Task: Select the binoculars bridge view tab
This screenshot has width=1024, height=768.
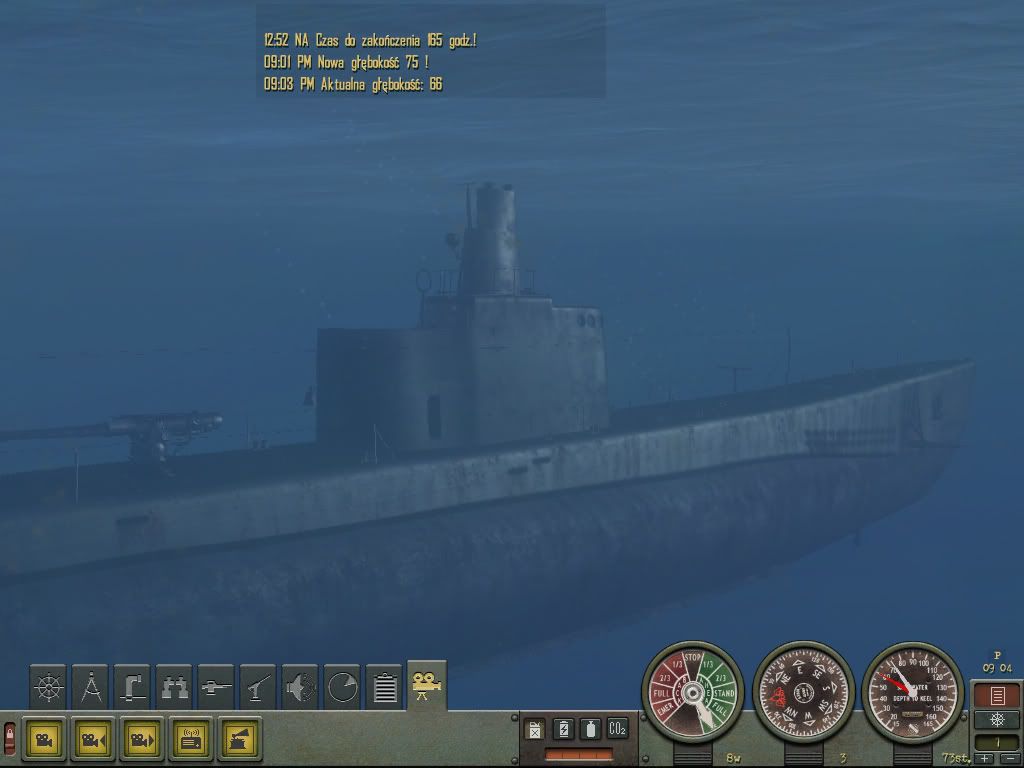Action: pos(174,686)
